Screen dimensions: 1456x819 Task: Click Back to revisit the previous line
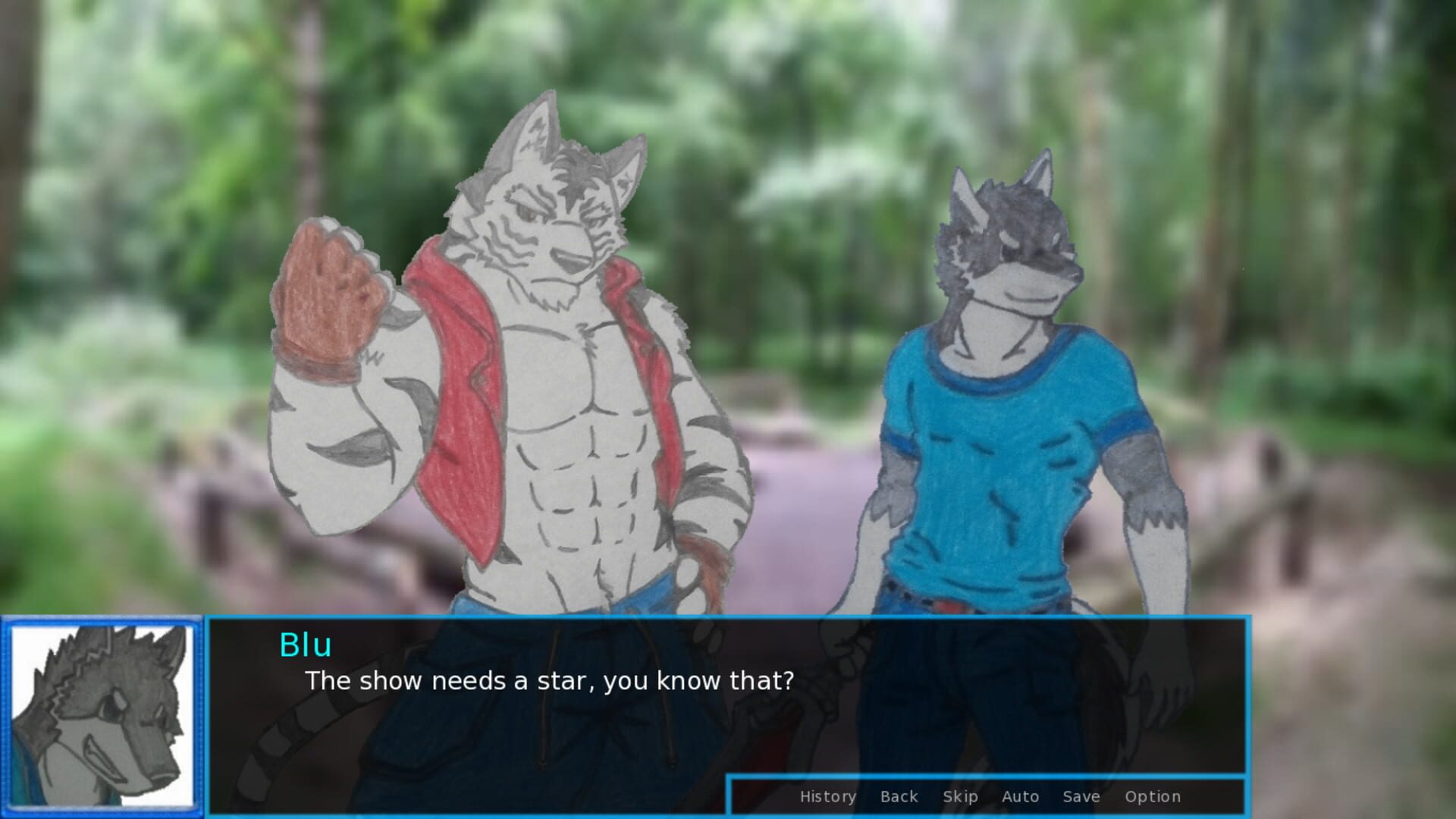coord(899,796)
